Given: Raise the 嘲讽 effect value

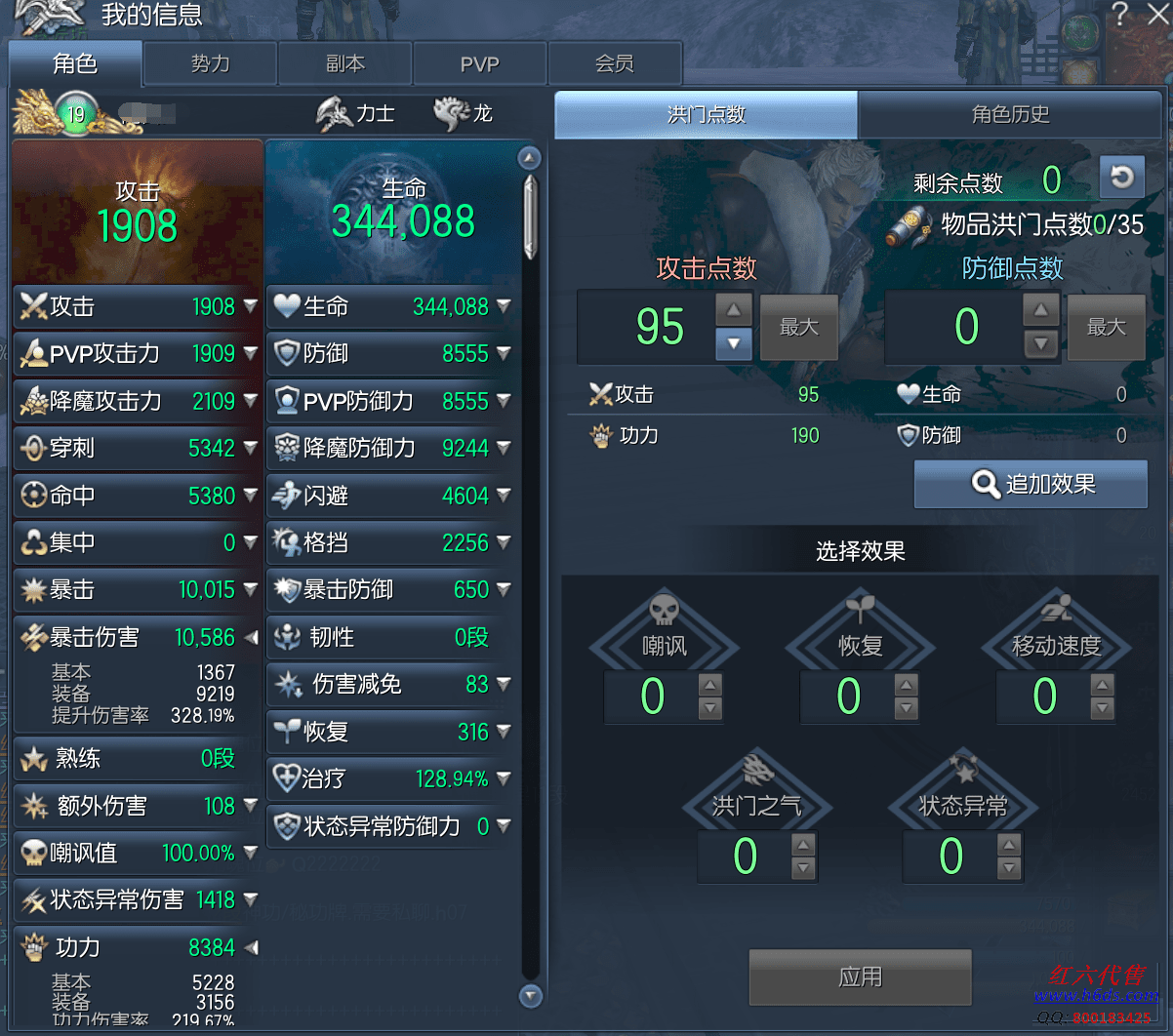Looking at the screenshot, I should point(710,684).
